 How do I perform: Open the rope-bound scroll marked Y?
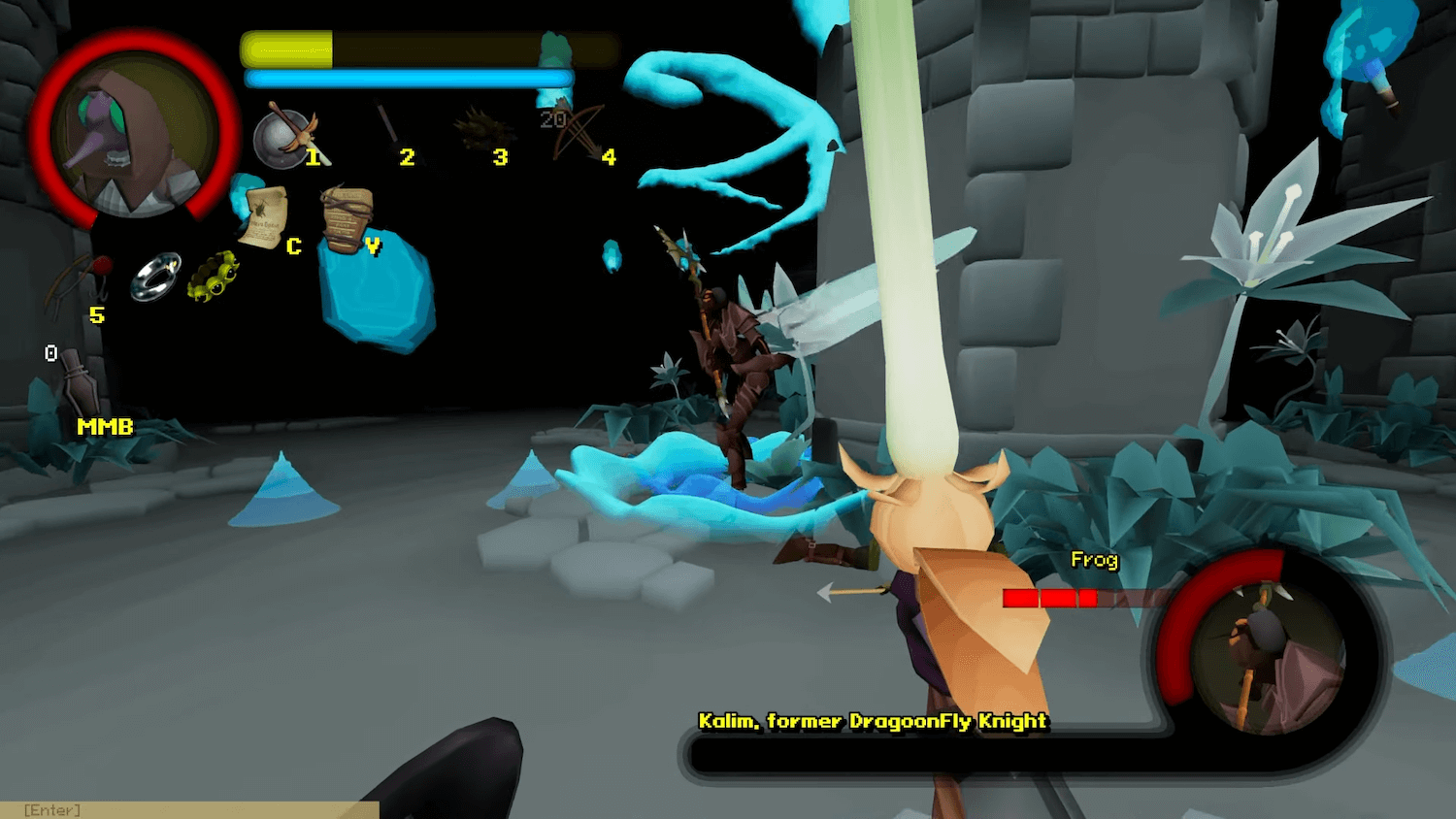coord(346,219)
